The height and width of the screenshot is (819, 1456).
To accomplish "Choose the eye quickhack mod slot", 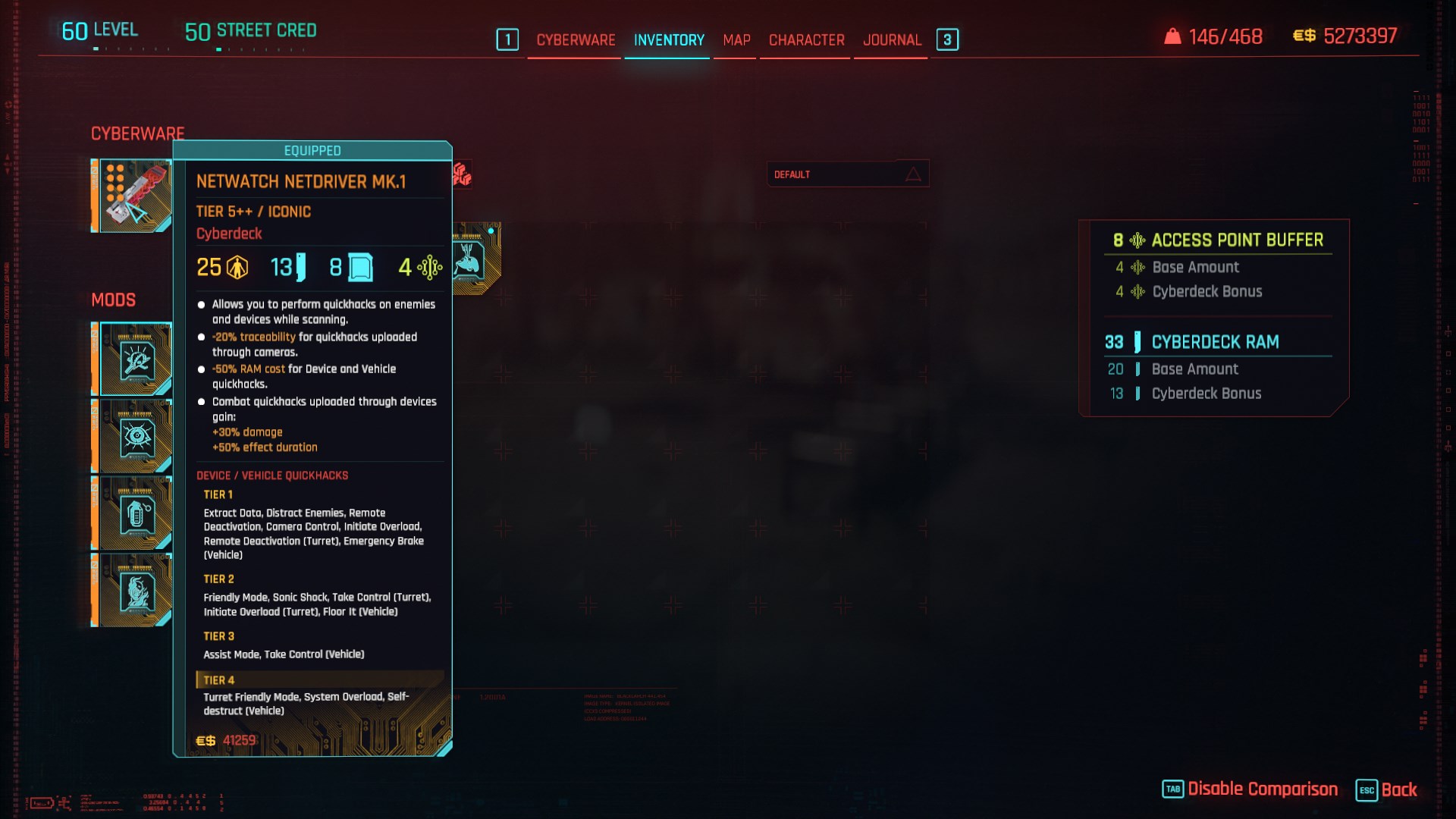I will 135,438.
